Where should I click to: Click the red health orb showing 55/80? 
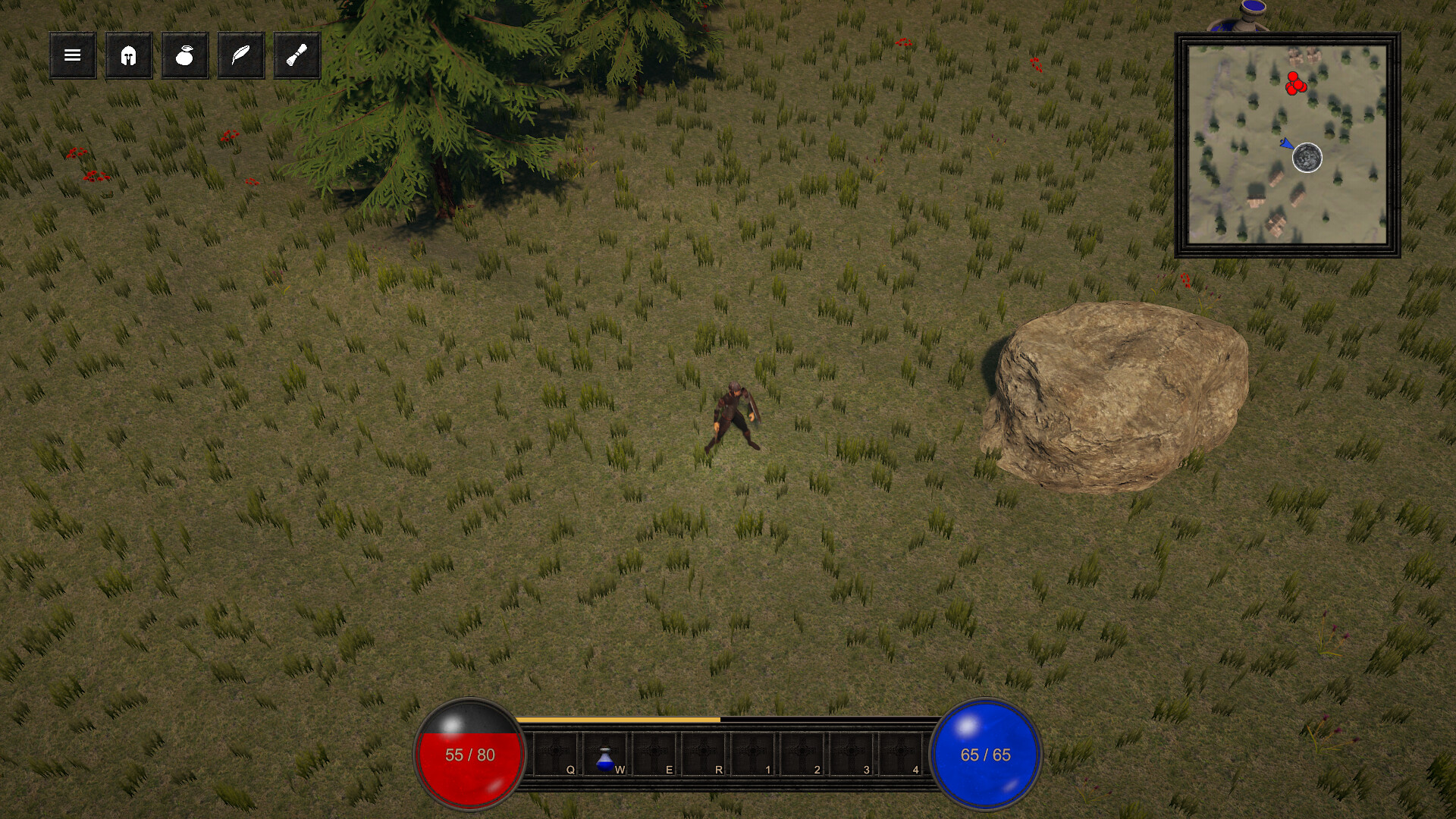469,755
